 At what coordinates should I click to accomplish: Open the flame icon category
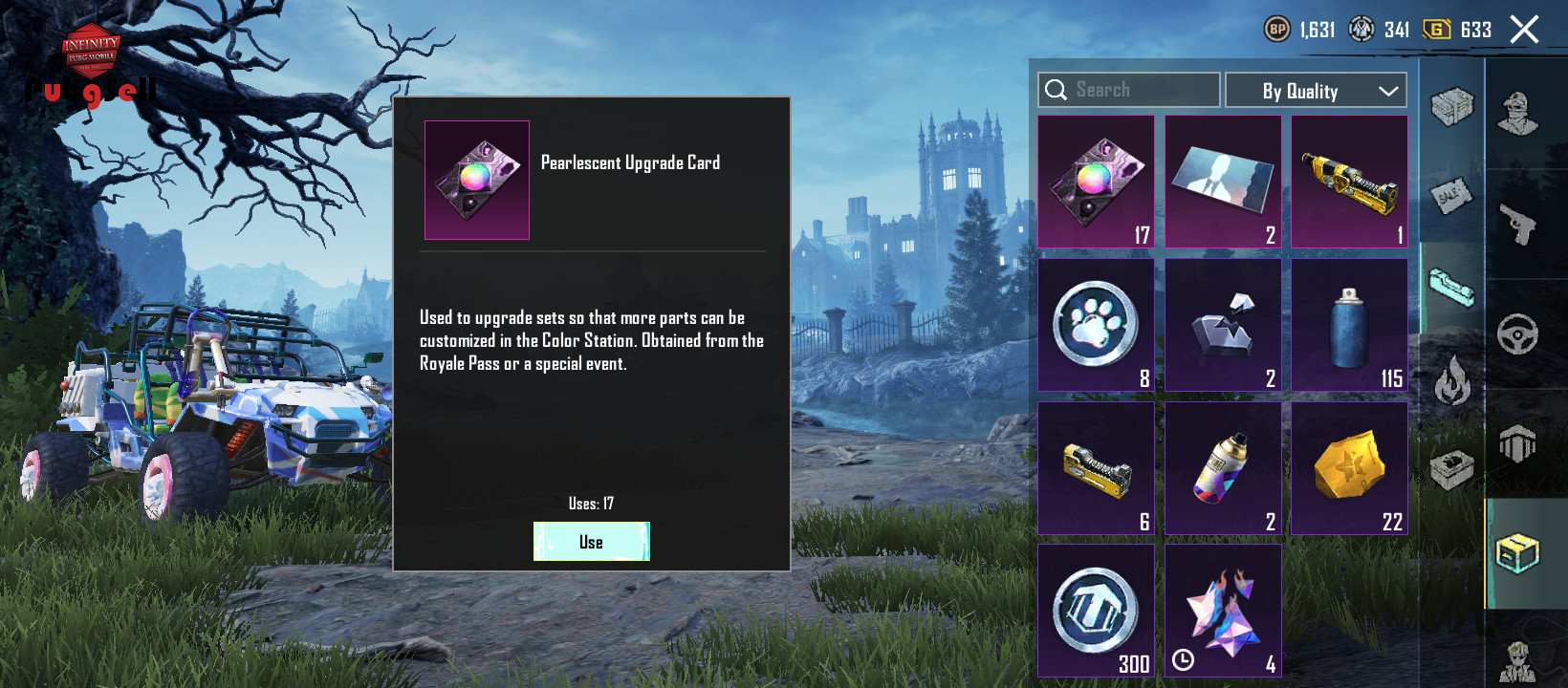pyautogui.click(x=1451, y=380)
